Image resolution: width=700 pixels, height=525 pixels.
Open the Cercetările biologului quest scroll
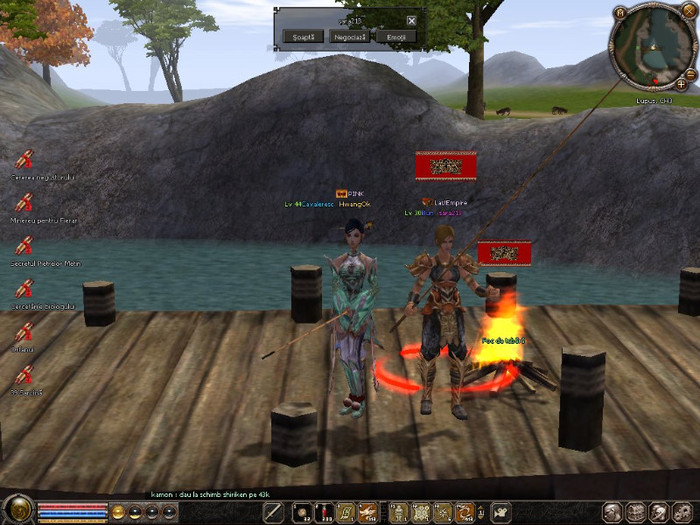[25, 287]
